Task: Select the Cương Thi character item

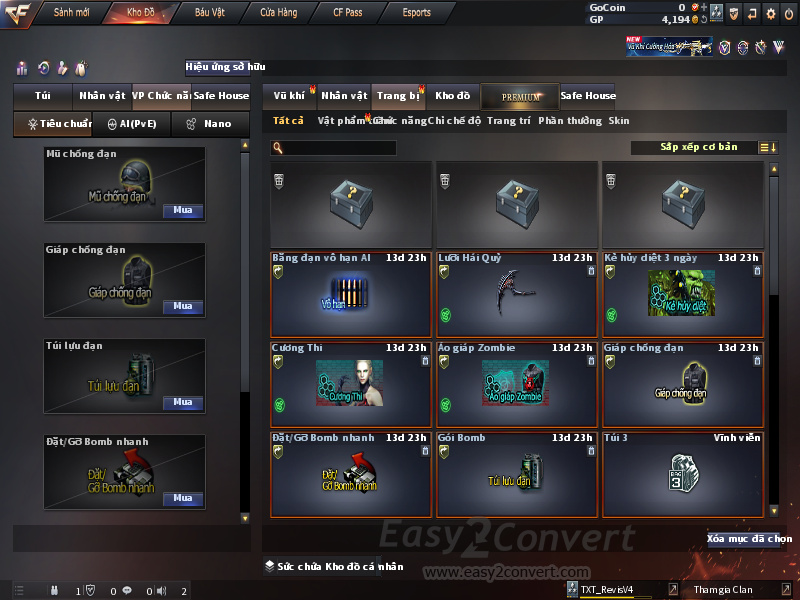Action: (x=351, y=385)
